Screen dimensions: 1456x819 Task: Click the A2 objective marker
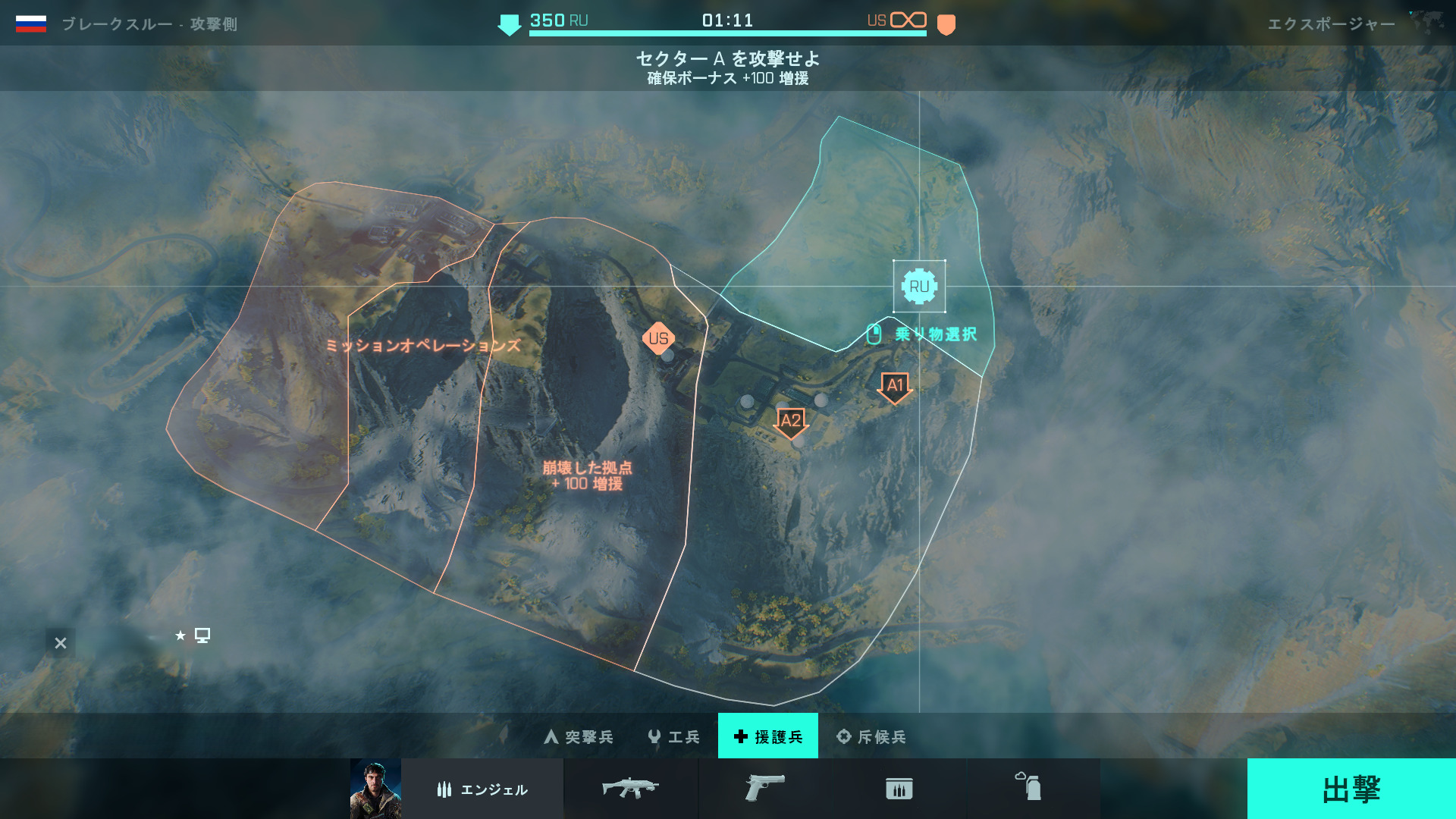click(790, 422)
